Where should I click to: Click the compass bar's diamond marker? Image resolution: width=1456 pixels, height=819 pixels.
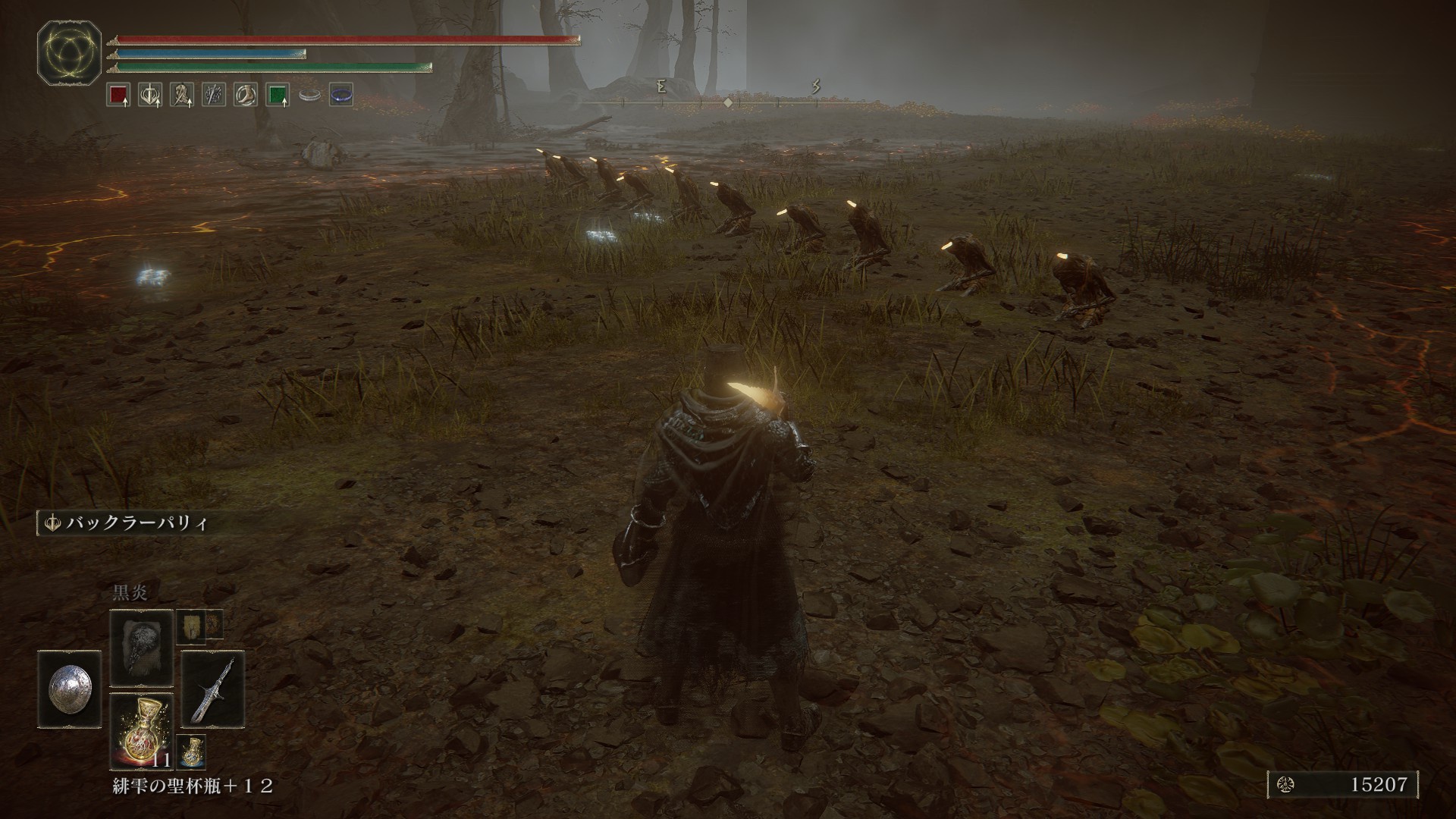[x=727, y=102]
